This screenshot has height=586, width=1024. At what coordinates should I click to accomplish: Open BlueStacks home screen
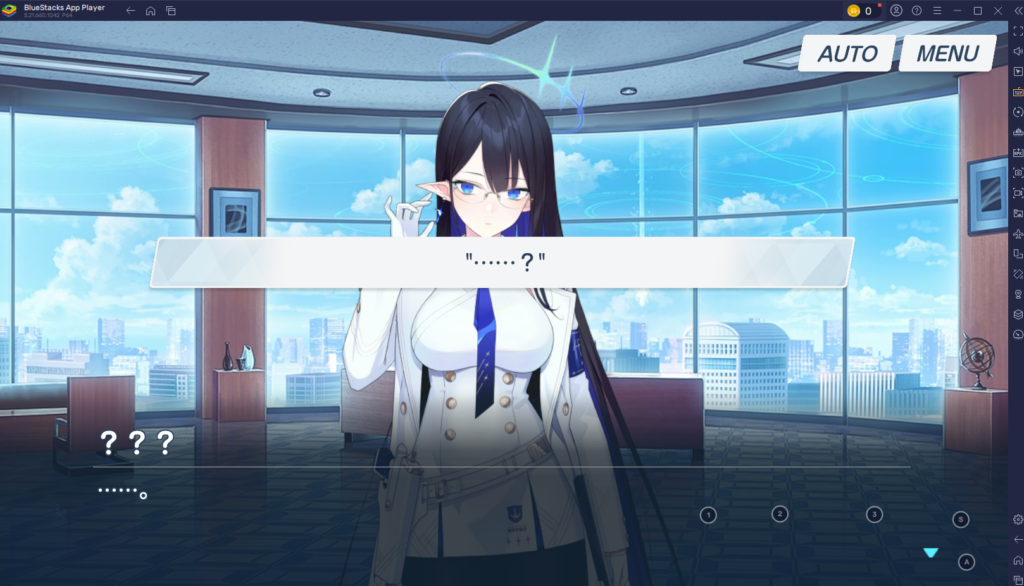(x=151, y=10)
